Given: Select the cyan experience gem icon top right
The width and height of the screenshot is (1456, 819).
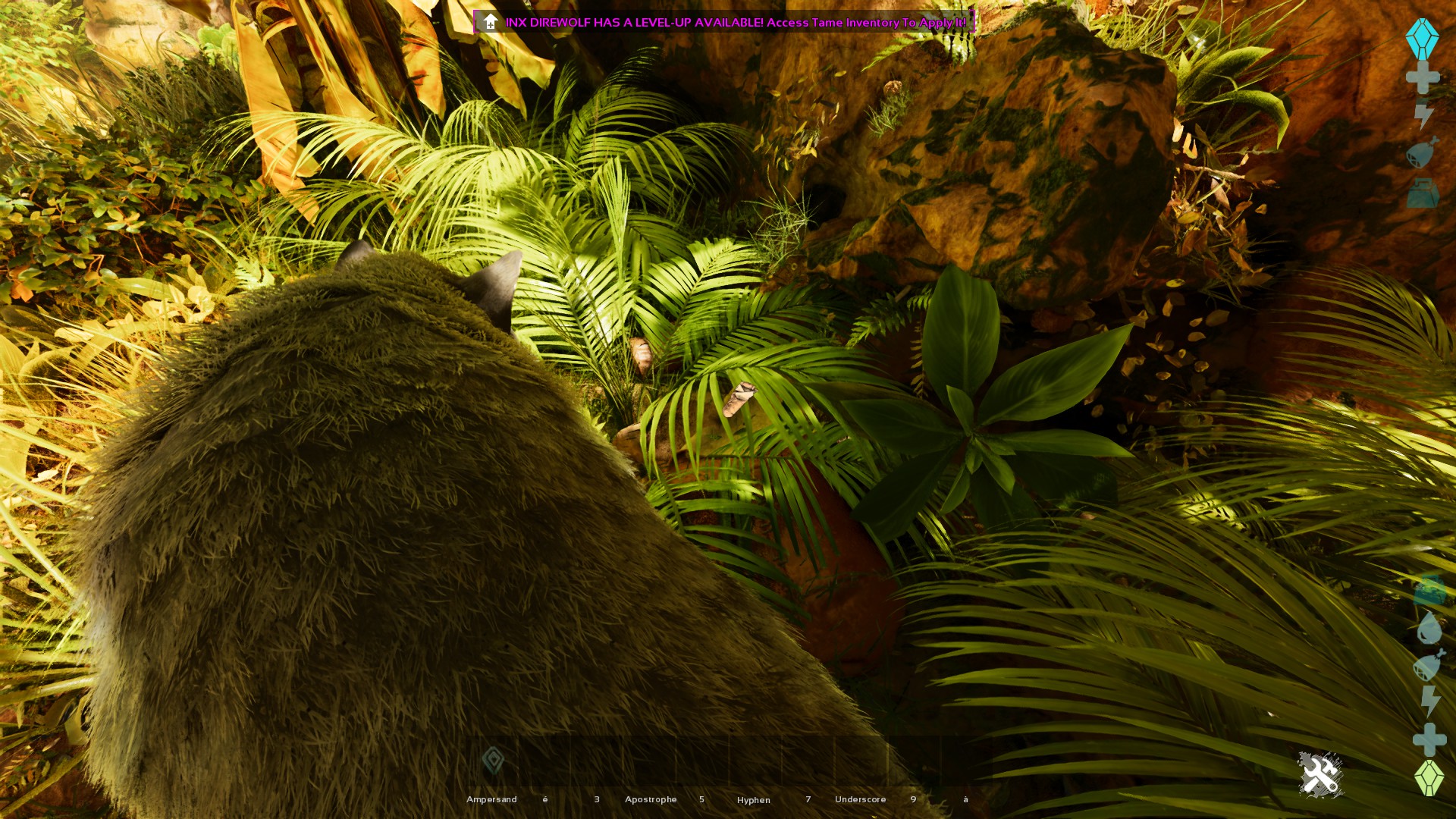Looking at the screenshot, I should point(1423,38).
